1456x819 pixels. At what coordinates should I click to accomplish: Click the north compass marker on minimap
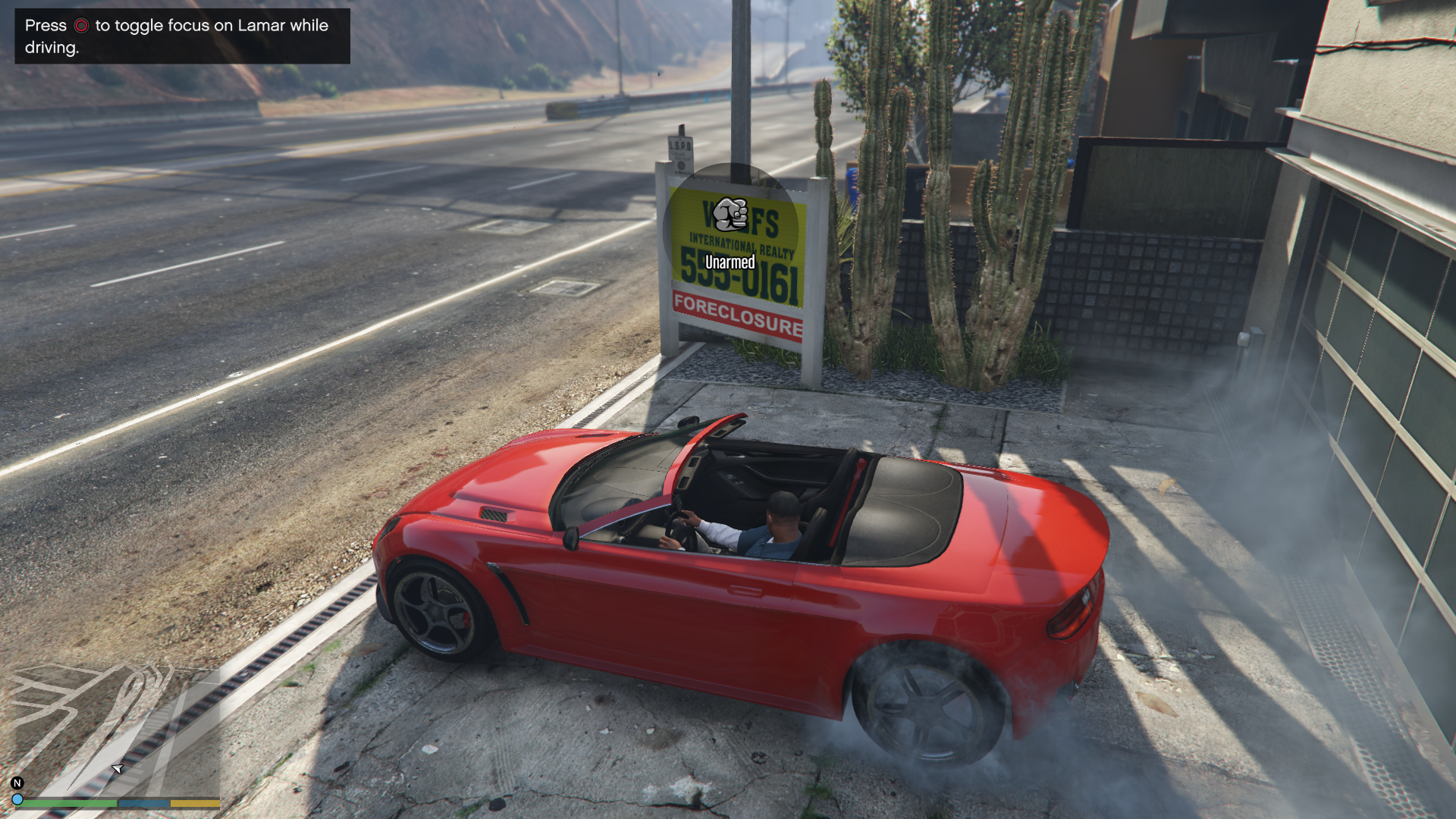point(17,783)
